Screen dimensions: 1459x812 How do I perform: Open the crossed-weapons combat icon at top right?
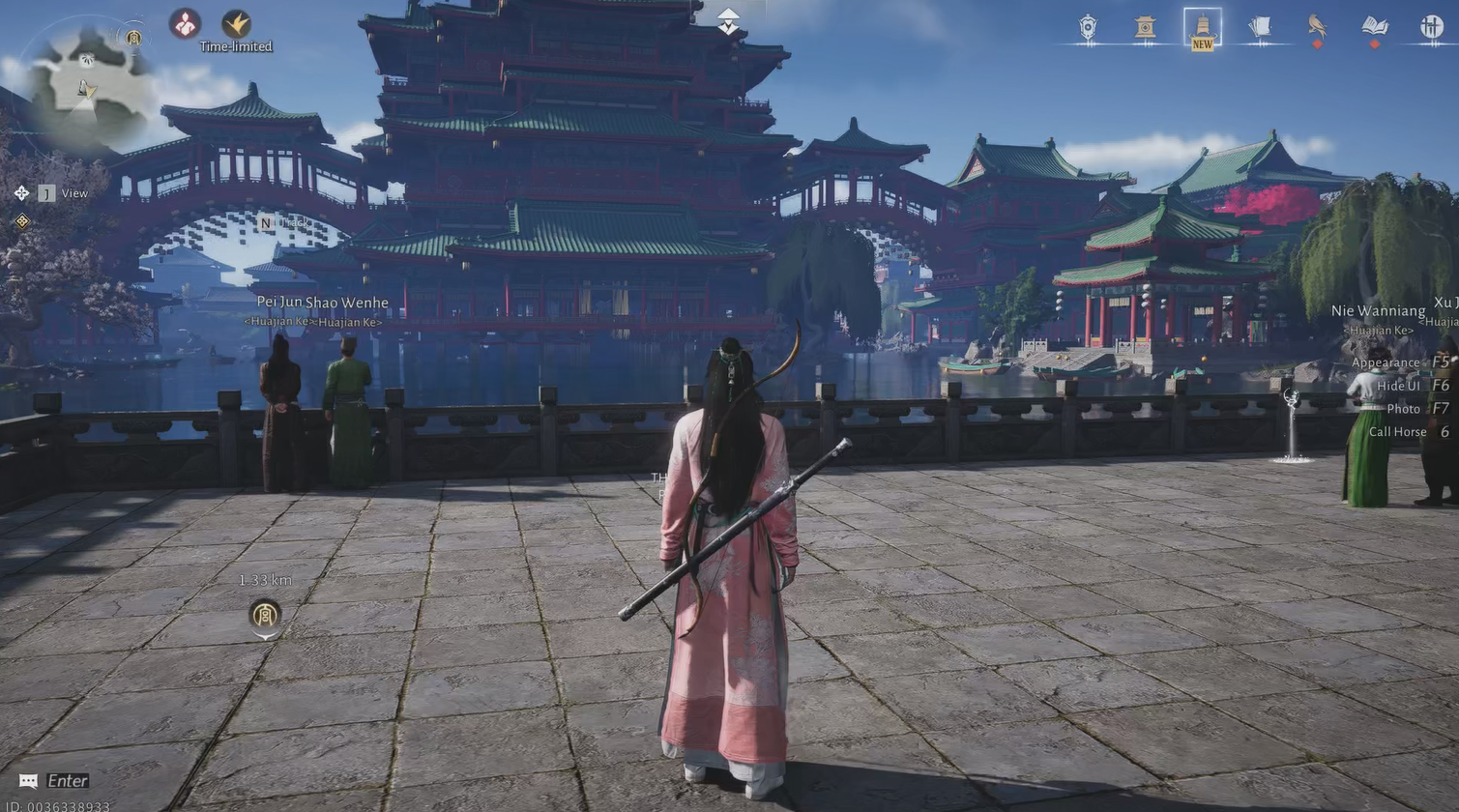[x=1430, y=26]
